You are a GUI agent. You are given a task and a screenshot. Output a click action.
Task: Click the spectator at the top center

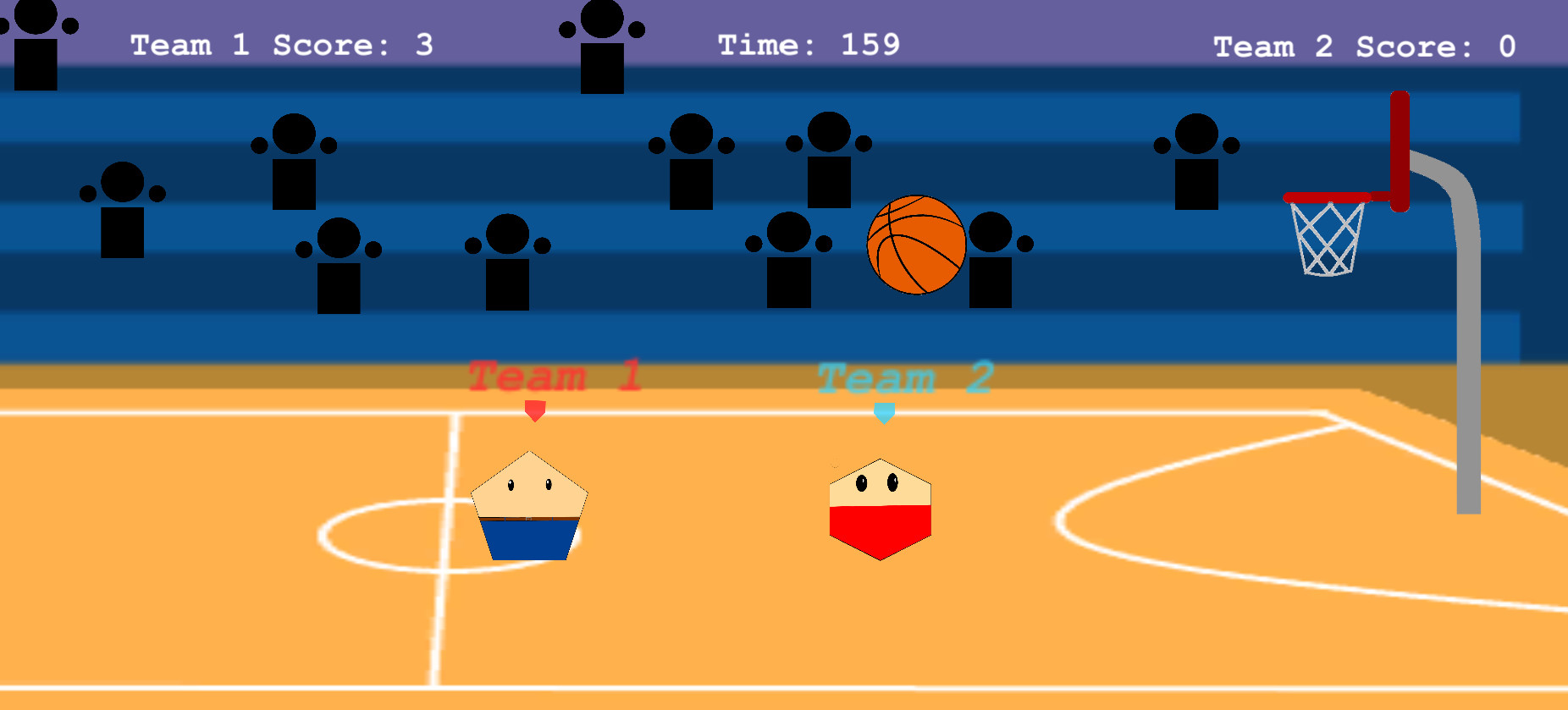[603, 47]
